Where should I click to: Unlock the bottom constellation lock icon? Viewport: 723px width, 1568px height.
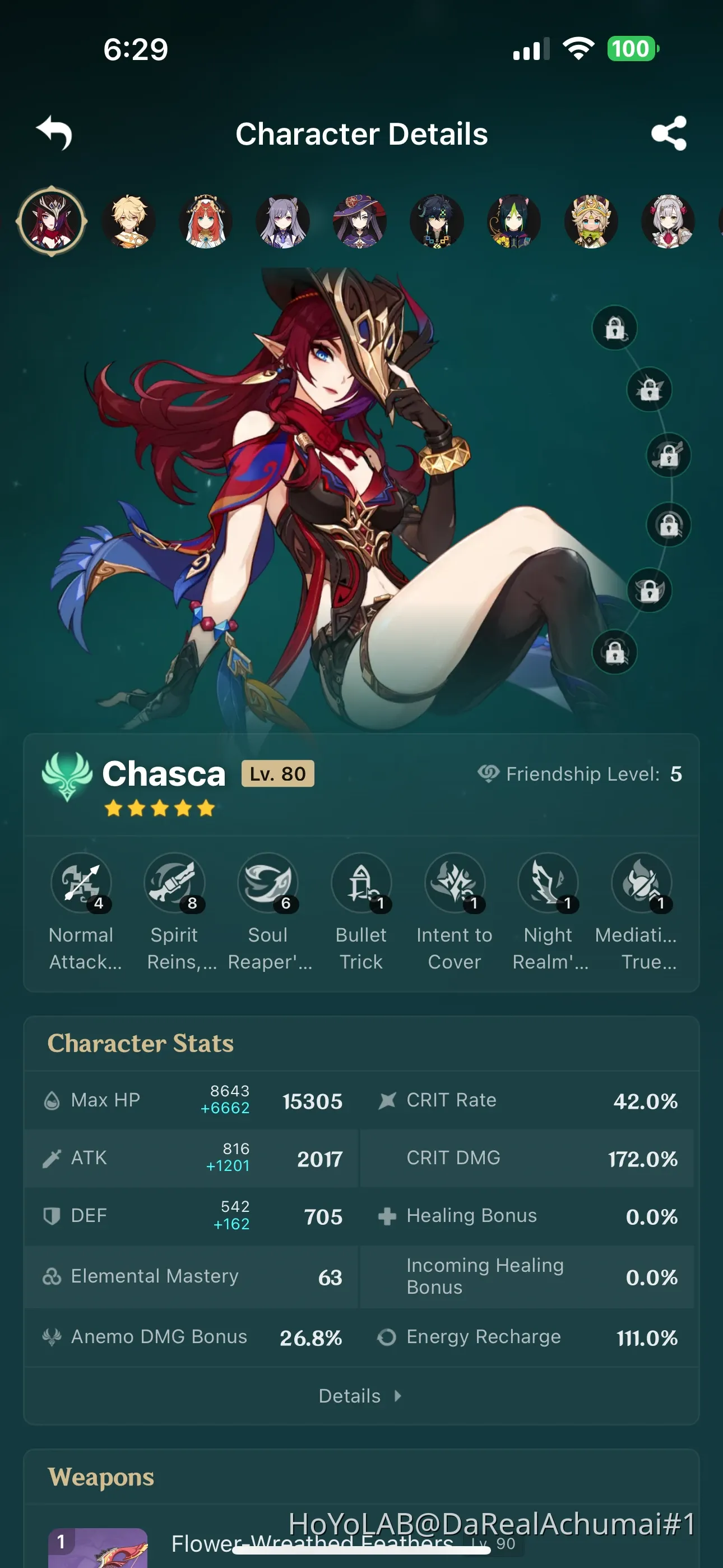[x=617, y=653]
